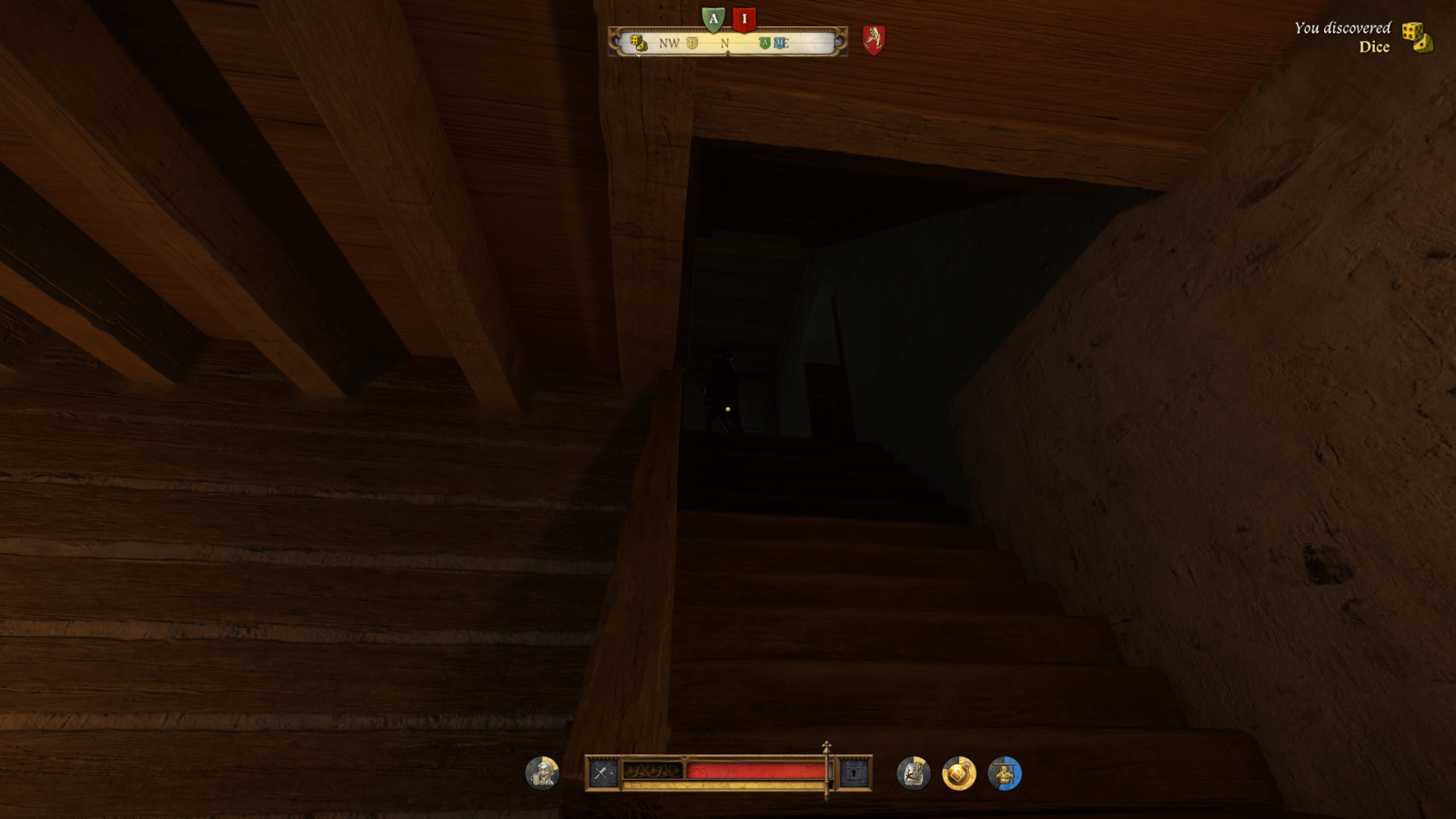Click the golden potion buff icon
The width and height of the screenshot is (1456, 819).
956,772
